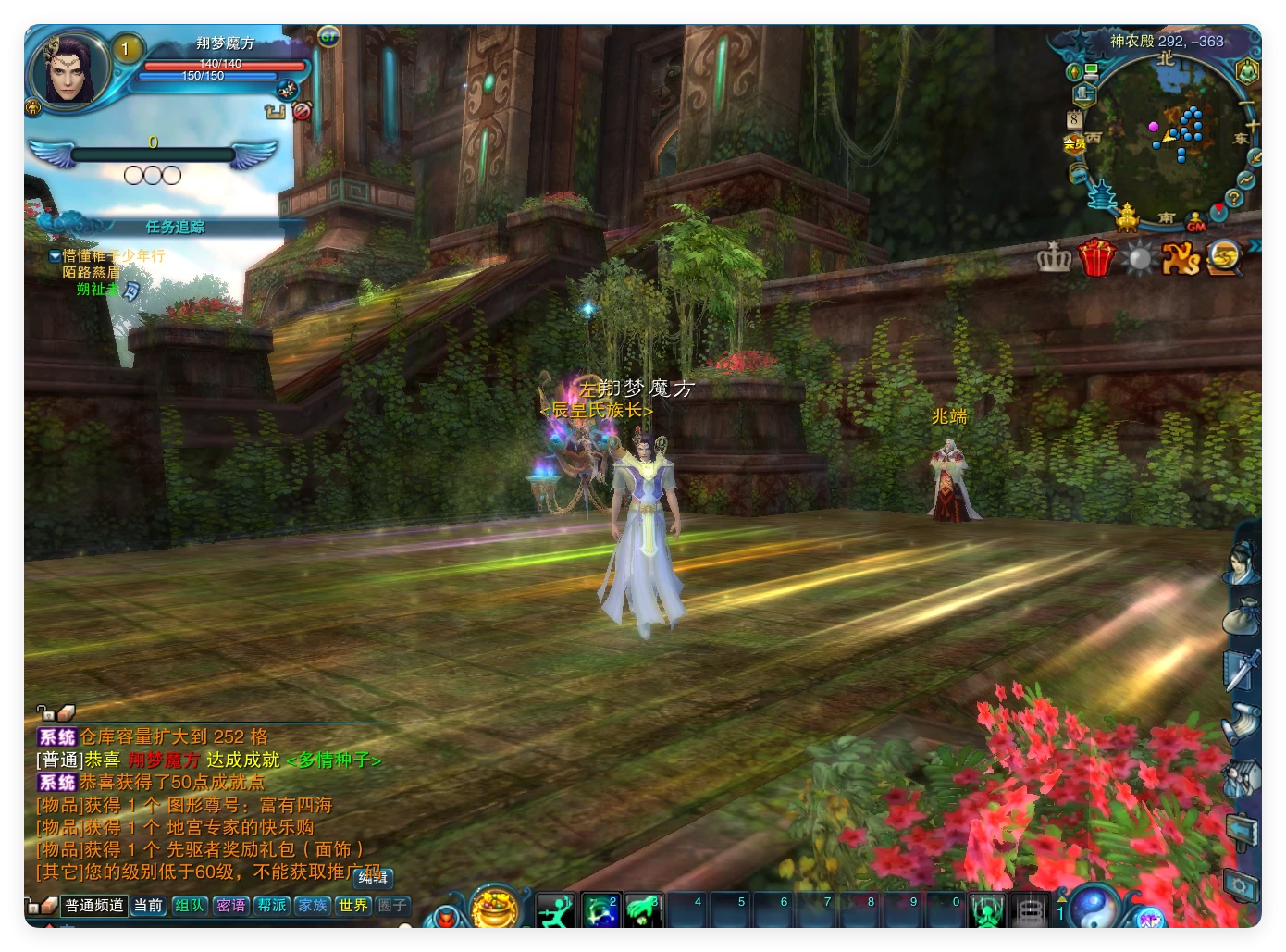Open the sword skill book icon
The image size is (1286, 952).
click(1243, 671)
